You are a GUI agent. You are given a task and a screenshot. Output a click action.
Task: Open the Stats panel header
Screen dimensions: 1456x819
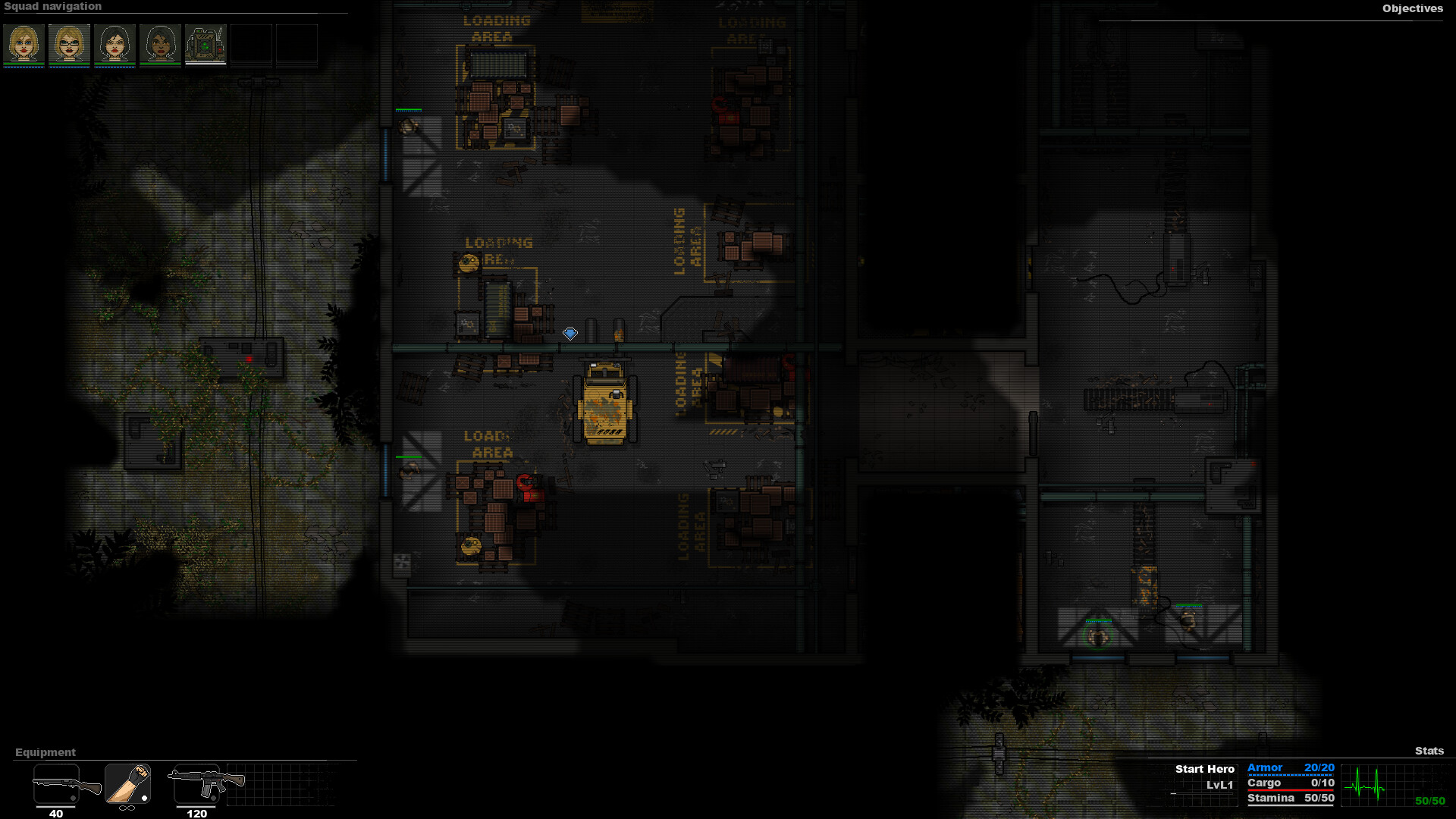(x=1429, y=752)
